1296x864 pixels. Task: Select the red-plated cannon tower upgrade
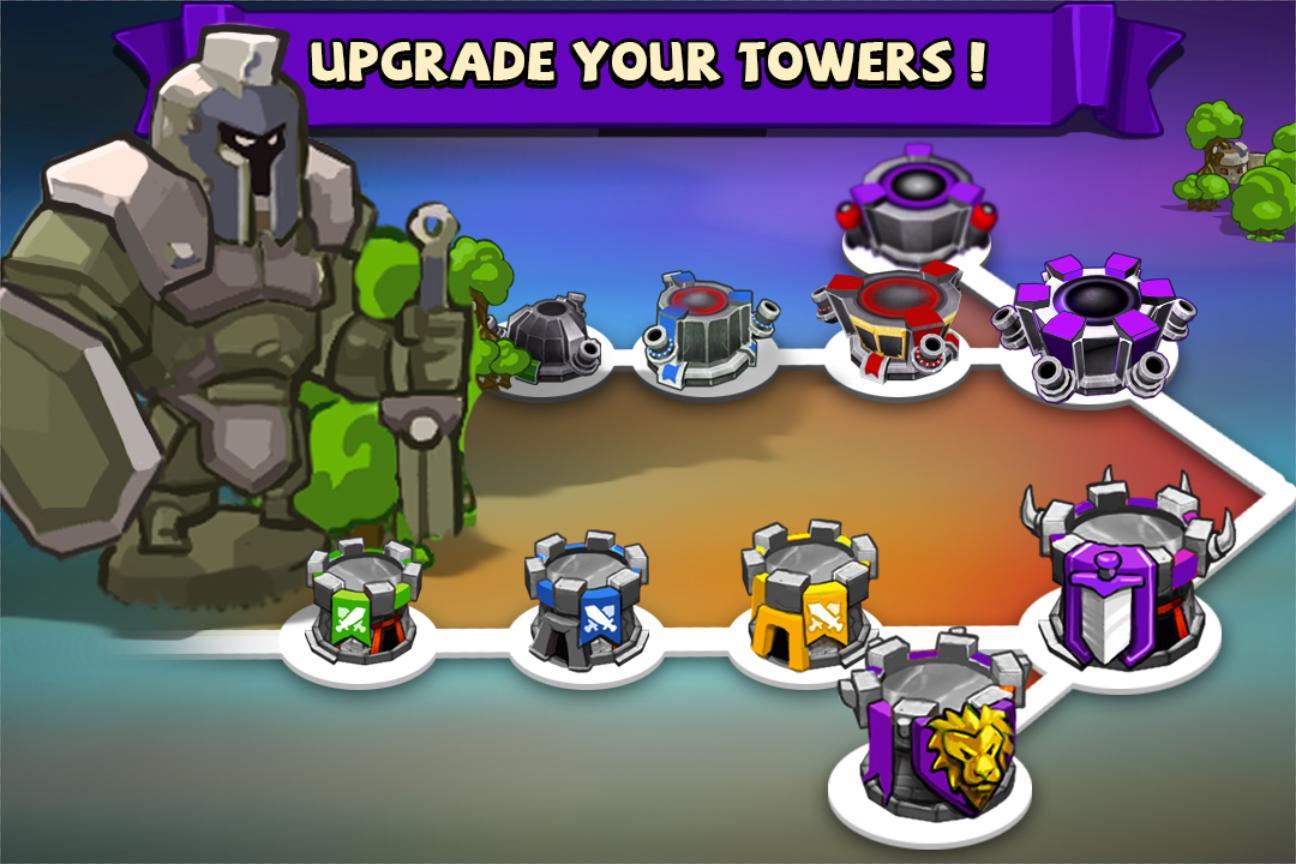click(x=892, y=324)
